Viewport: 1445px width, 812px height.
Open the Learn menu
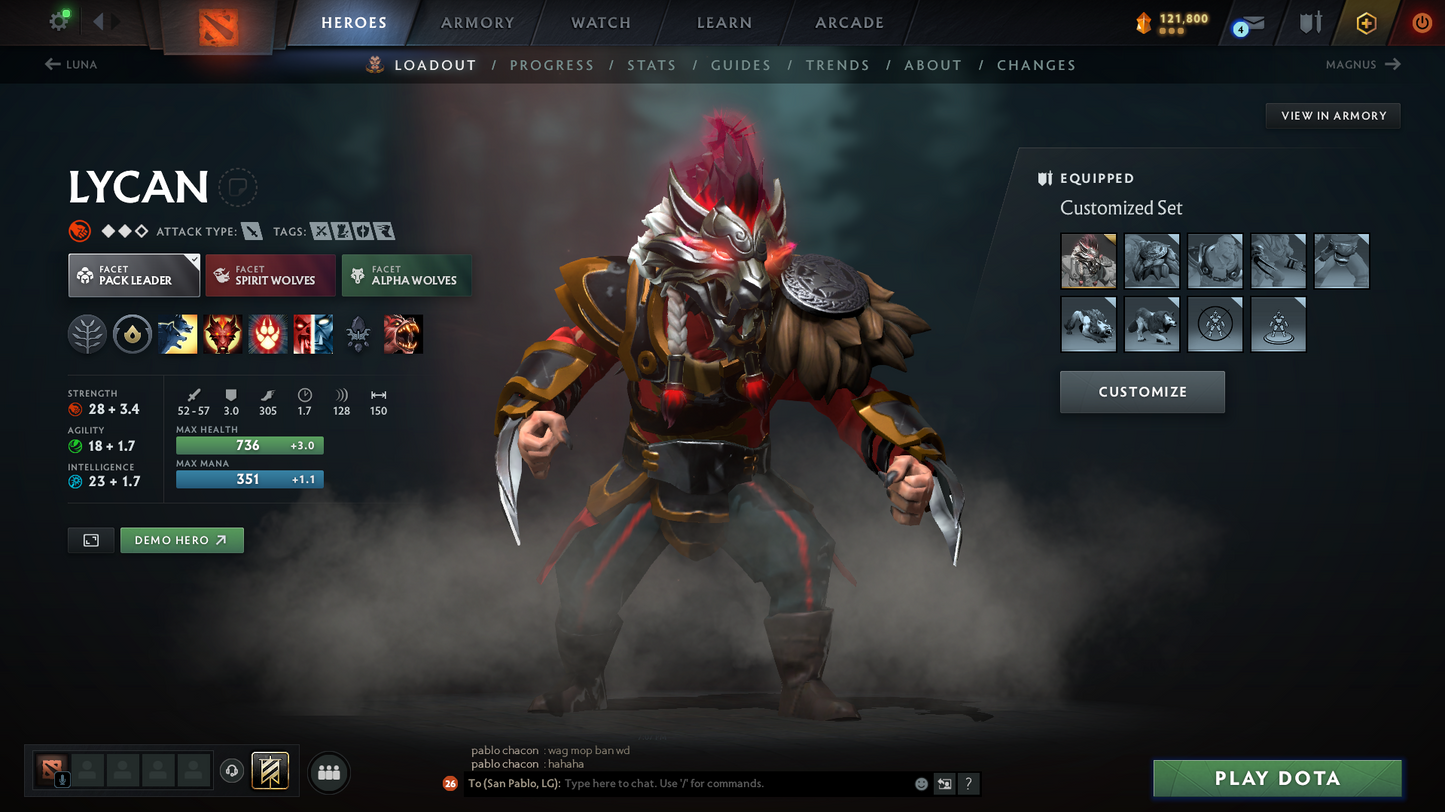click(724, 23)
